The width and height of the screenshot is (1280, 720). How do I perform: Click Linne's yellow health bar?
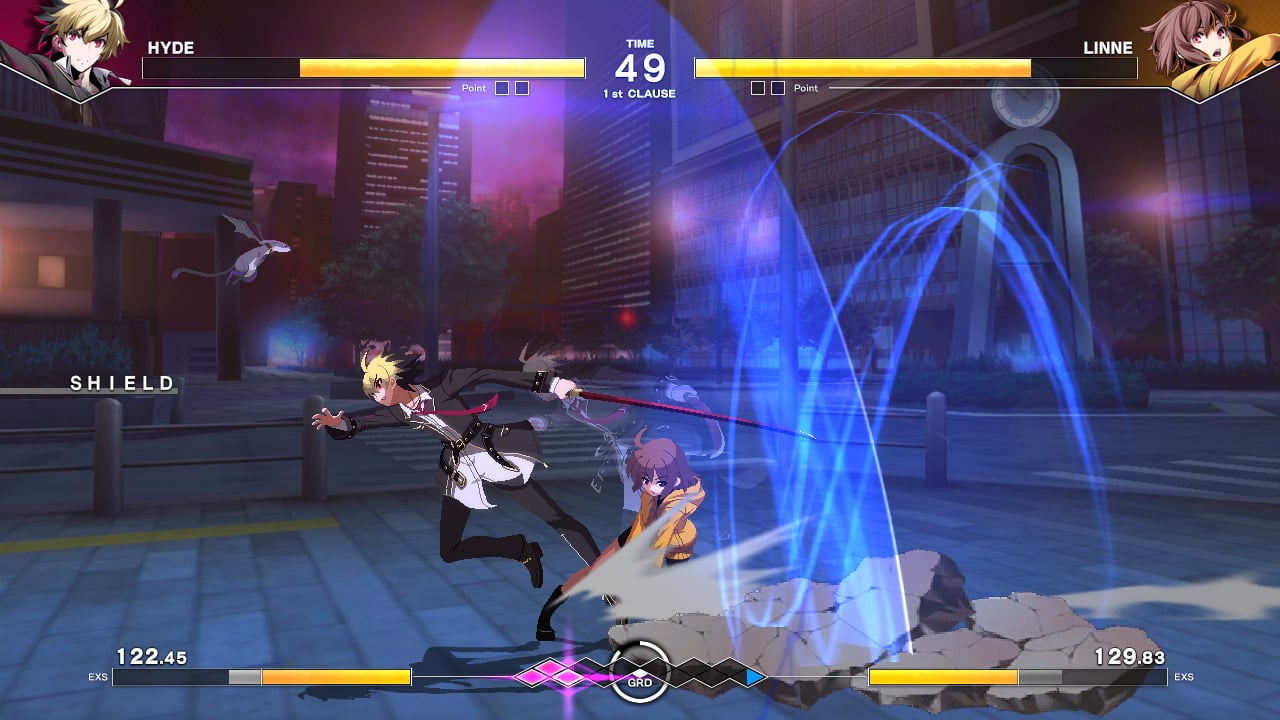[865, 68]
